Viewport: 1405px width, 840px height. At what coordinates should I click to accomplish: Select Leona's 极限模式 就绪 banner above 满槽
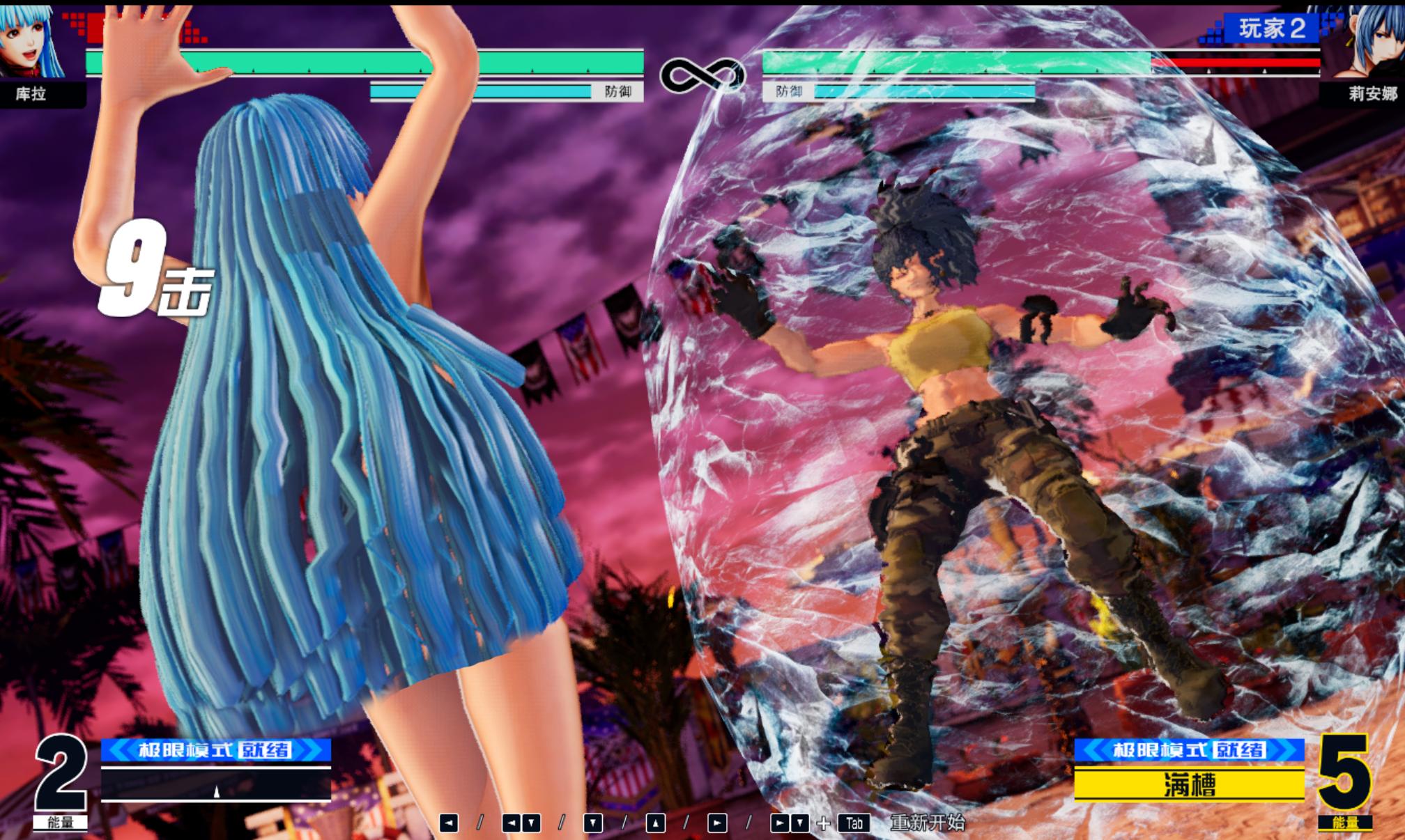click(1189, 750)
